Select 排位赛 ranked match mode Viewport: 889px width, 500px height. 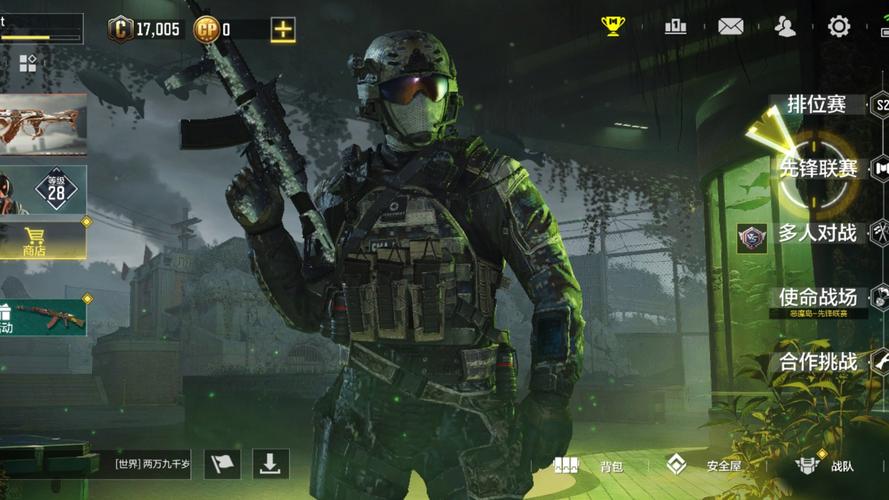pos(818,104)
